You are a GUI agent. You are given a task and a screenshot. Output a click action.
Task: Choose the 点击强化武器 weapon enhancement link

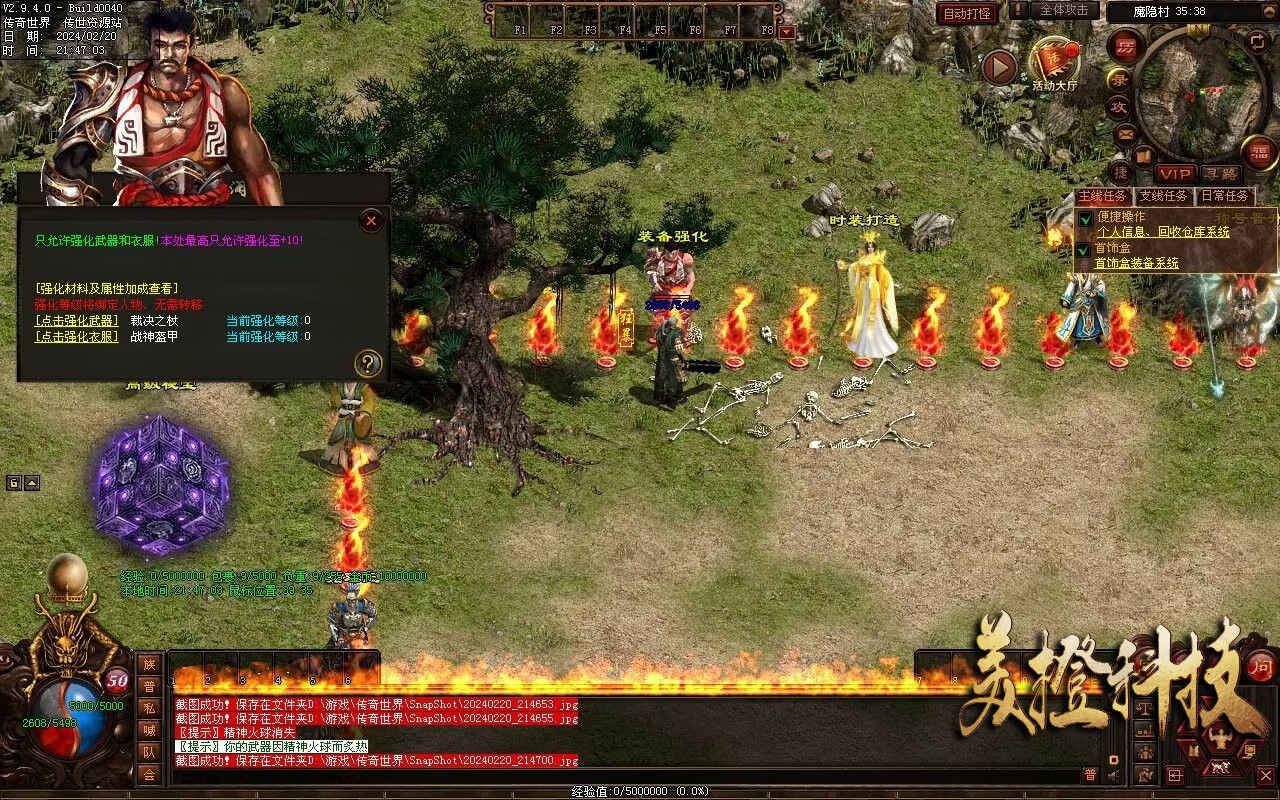tap(75, 321)
